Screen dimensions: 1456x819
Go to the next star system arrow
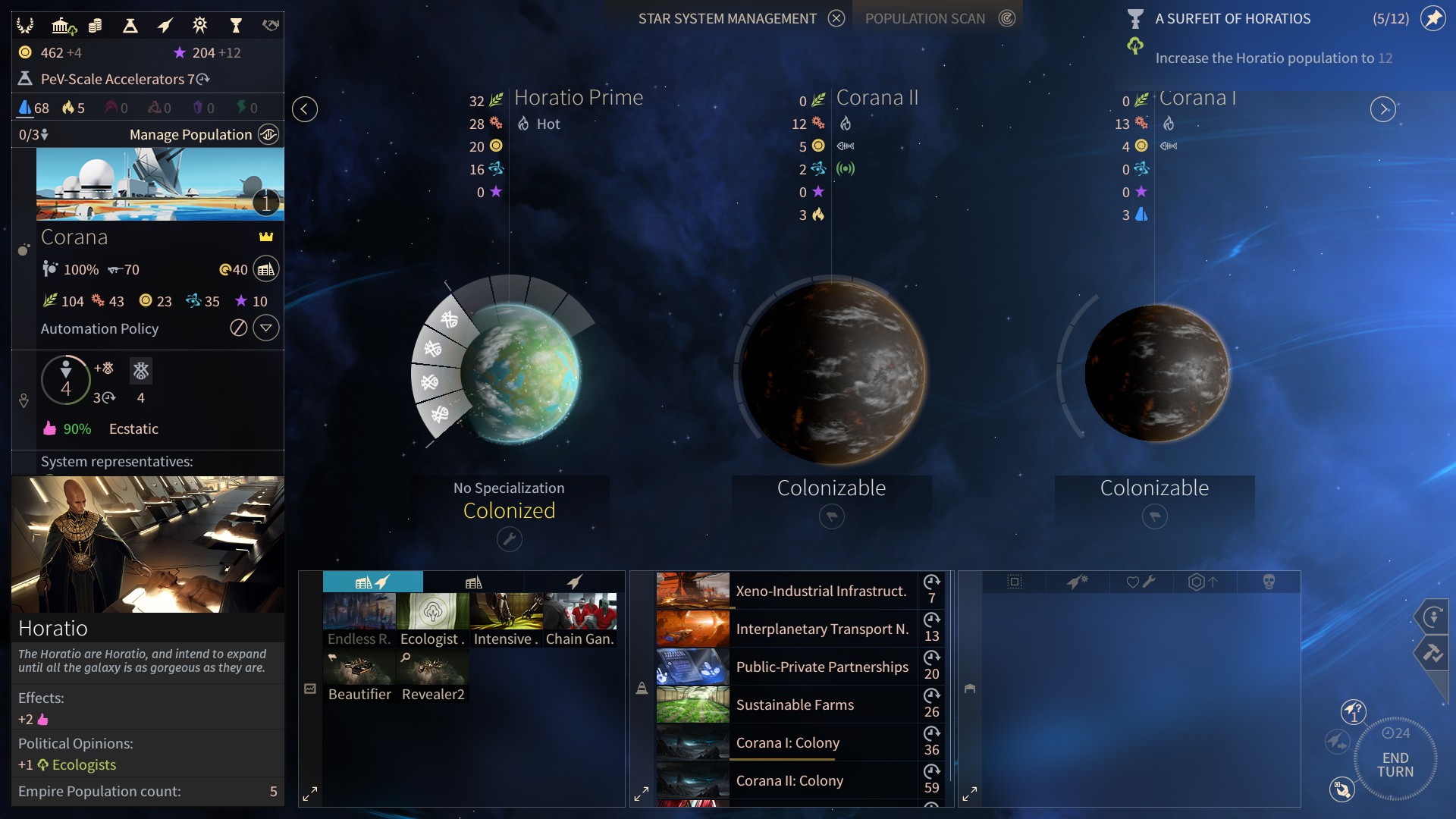coord(1382,109)
